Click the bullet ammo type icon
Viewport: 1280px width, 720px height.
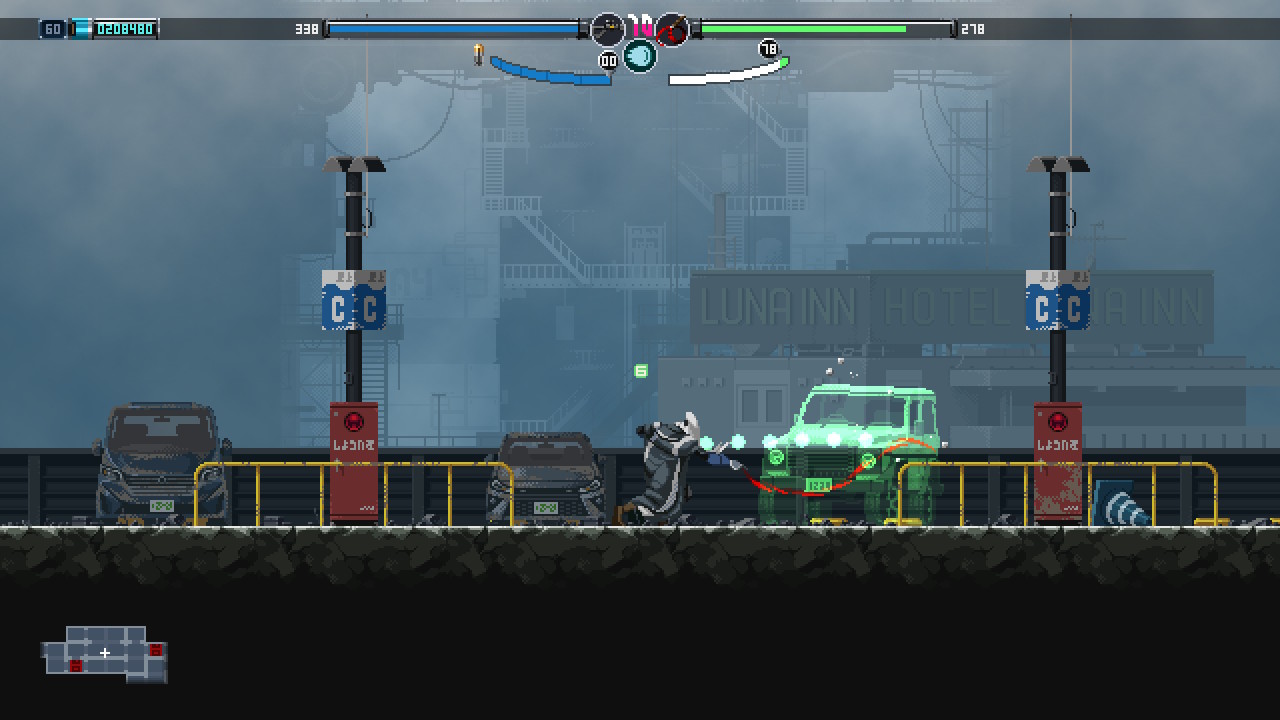(x=478, y=54)
